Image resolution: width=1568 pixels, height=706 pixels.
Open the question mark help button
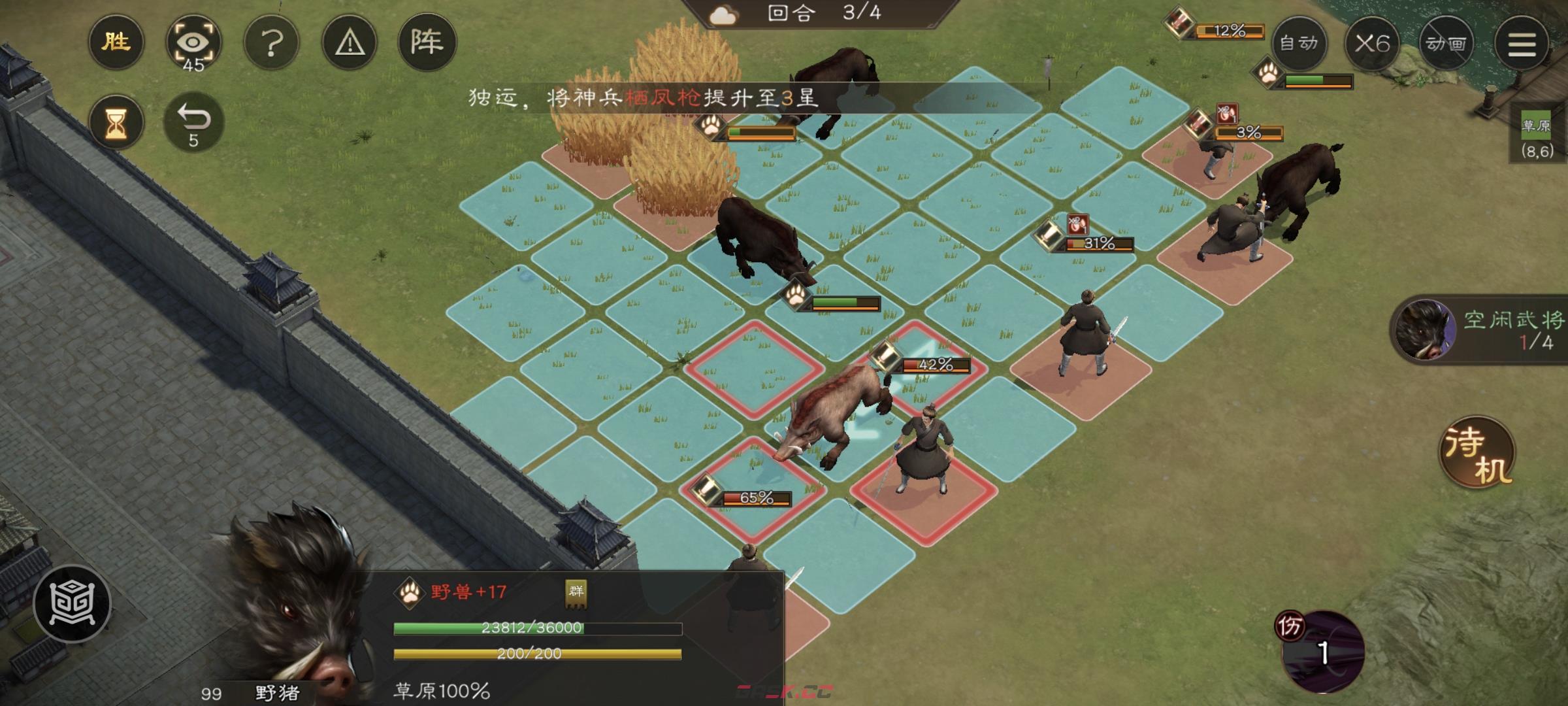click(271, 43)
